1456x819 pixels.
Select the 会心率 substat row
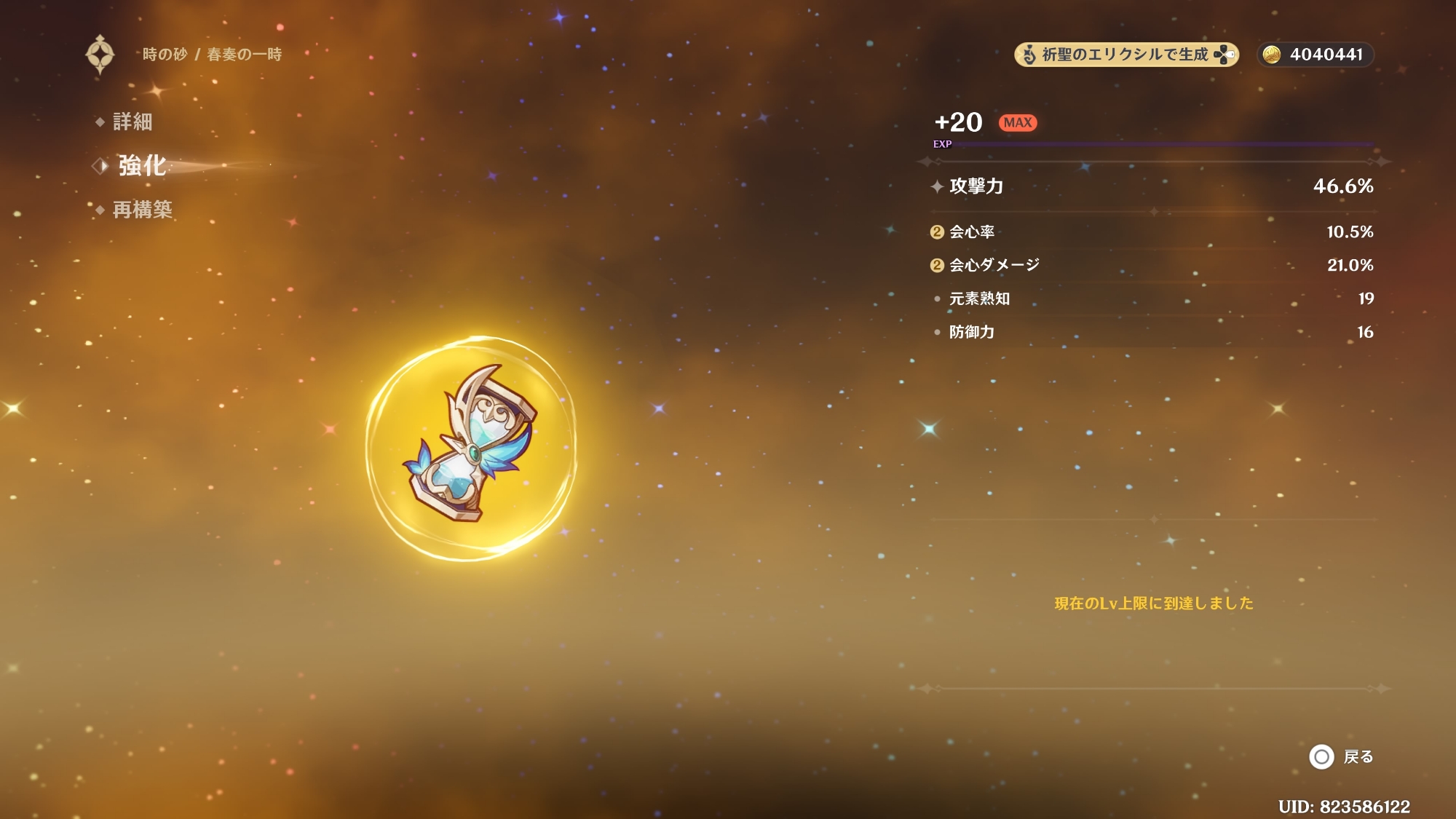tap(1152, 232)
